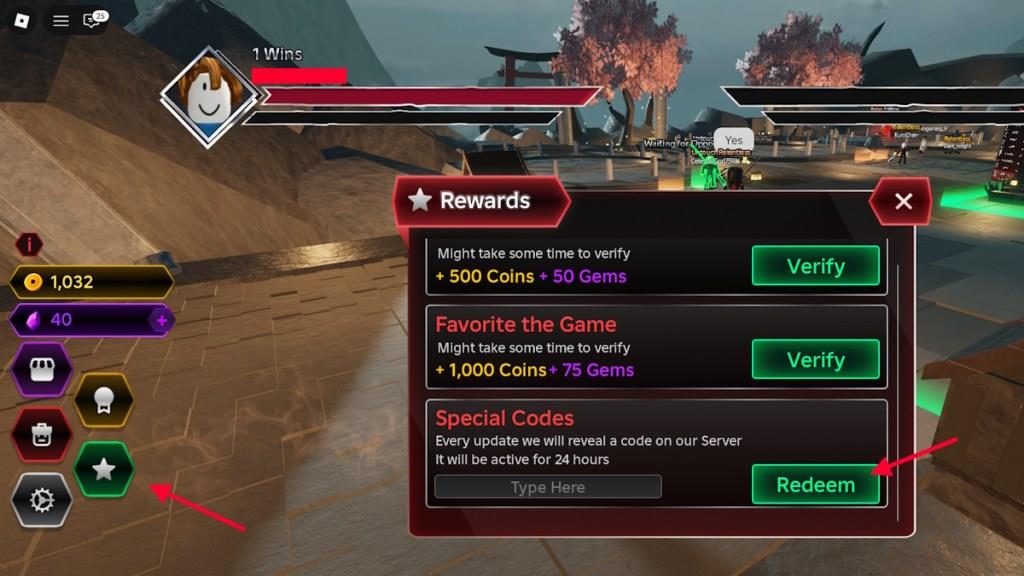Open Roblox chat with 25 notifications
1024x576 pixels.
pos(94,20)
